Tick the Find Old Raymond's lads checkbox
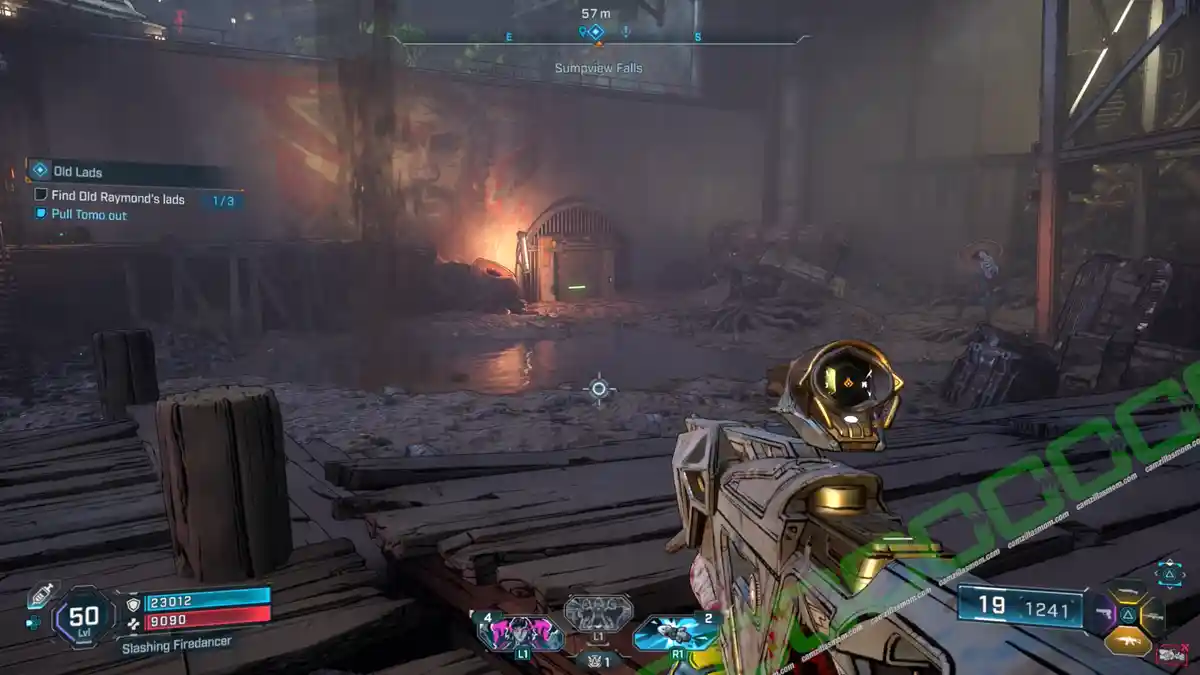 pos(41,196)
